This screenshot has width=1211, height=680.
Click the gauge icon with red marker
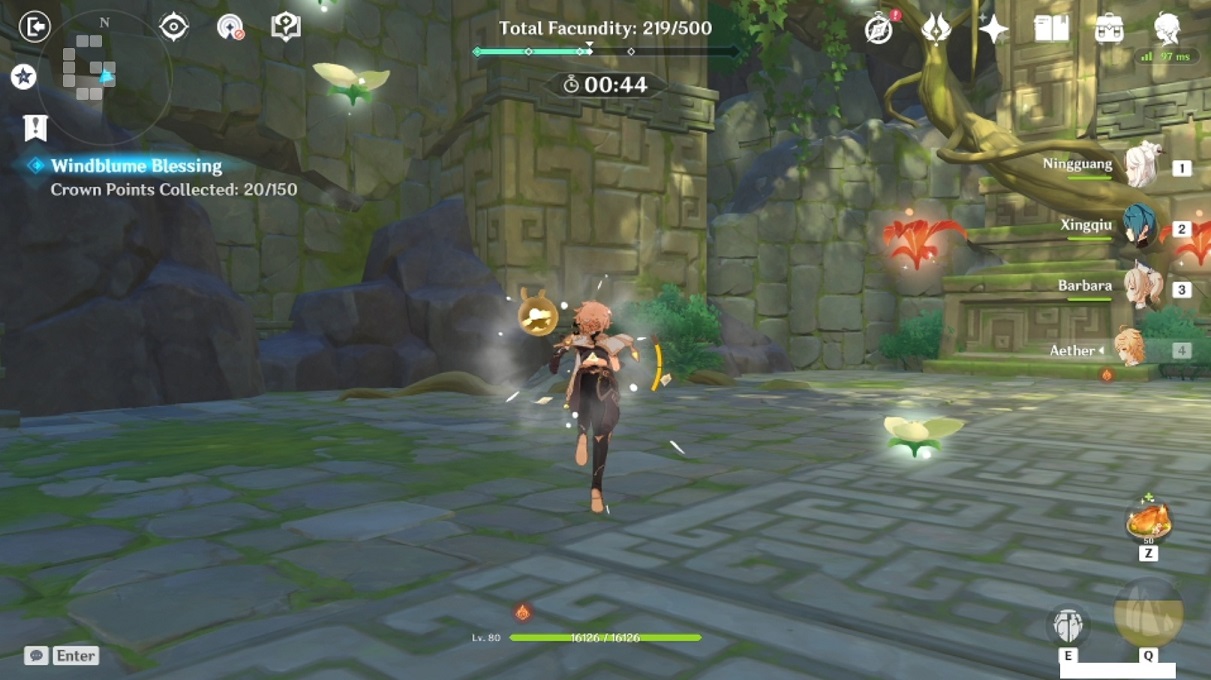tap(231, 27)
